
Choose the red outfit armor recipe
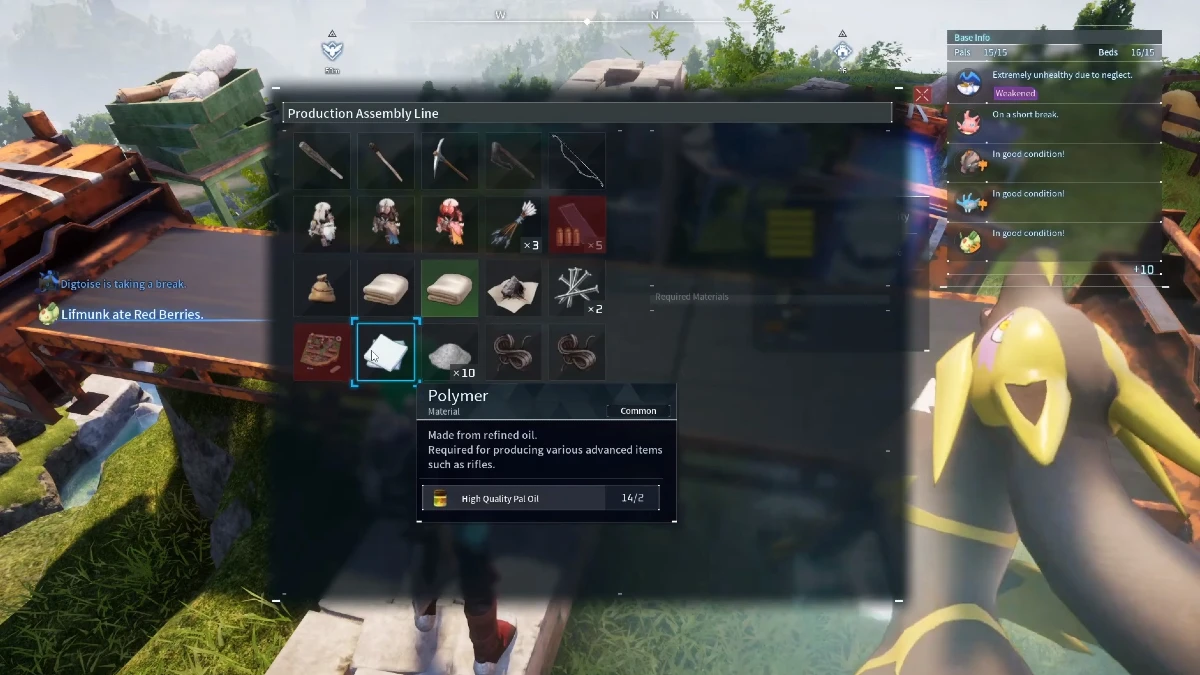(x=449, y=224)
